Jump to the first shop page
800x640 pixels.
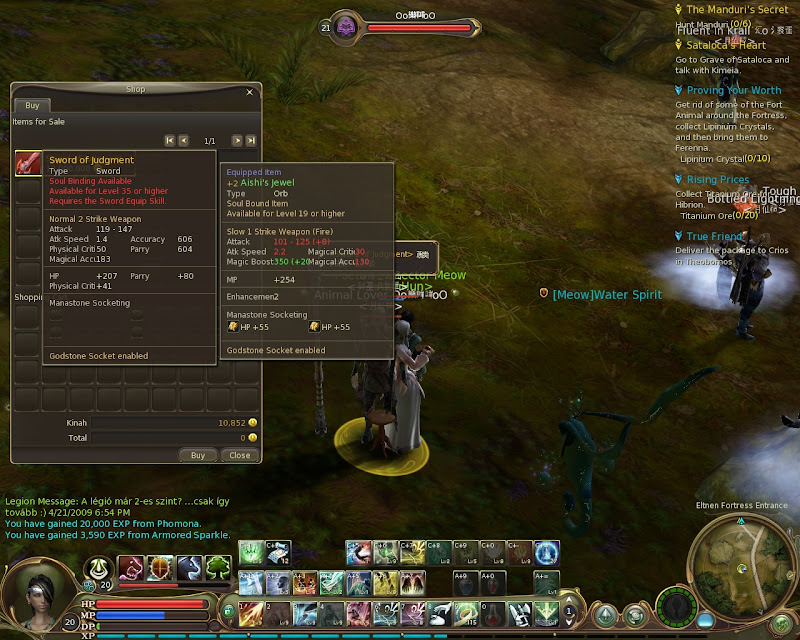[170, 141]
